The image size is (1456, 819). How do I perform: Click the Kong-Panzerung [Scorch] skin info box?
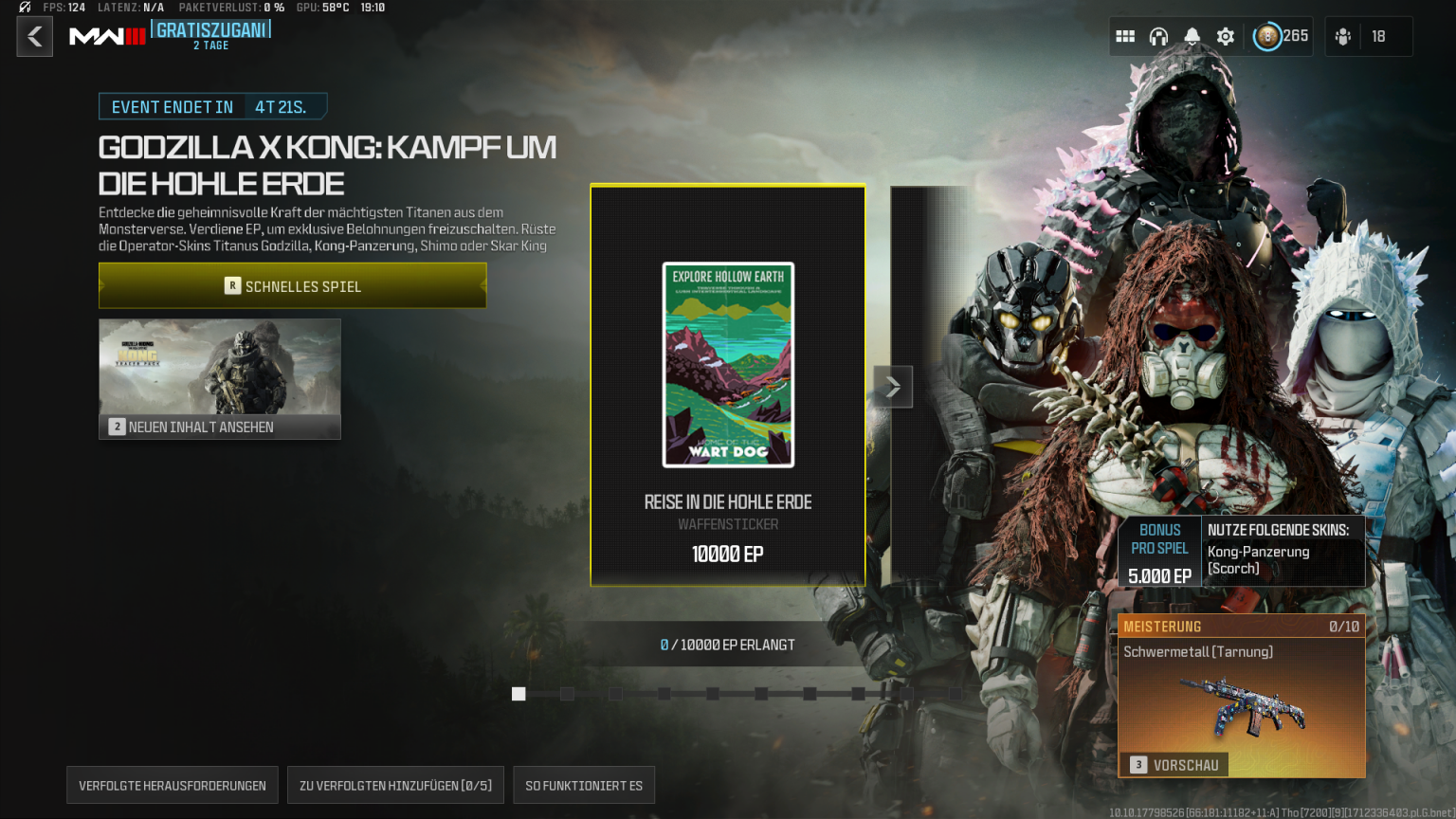tap(1283, 551)
